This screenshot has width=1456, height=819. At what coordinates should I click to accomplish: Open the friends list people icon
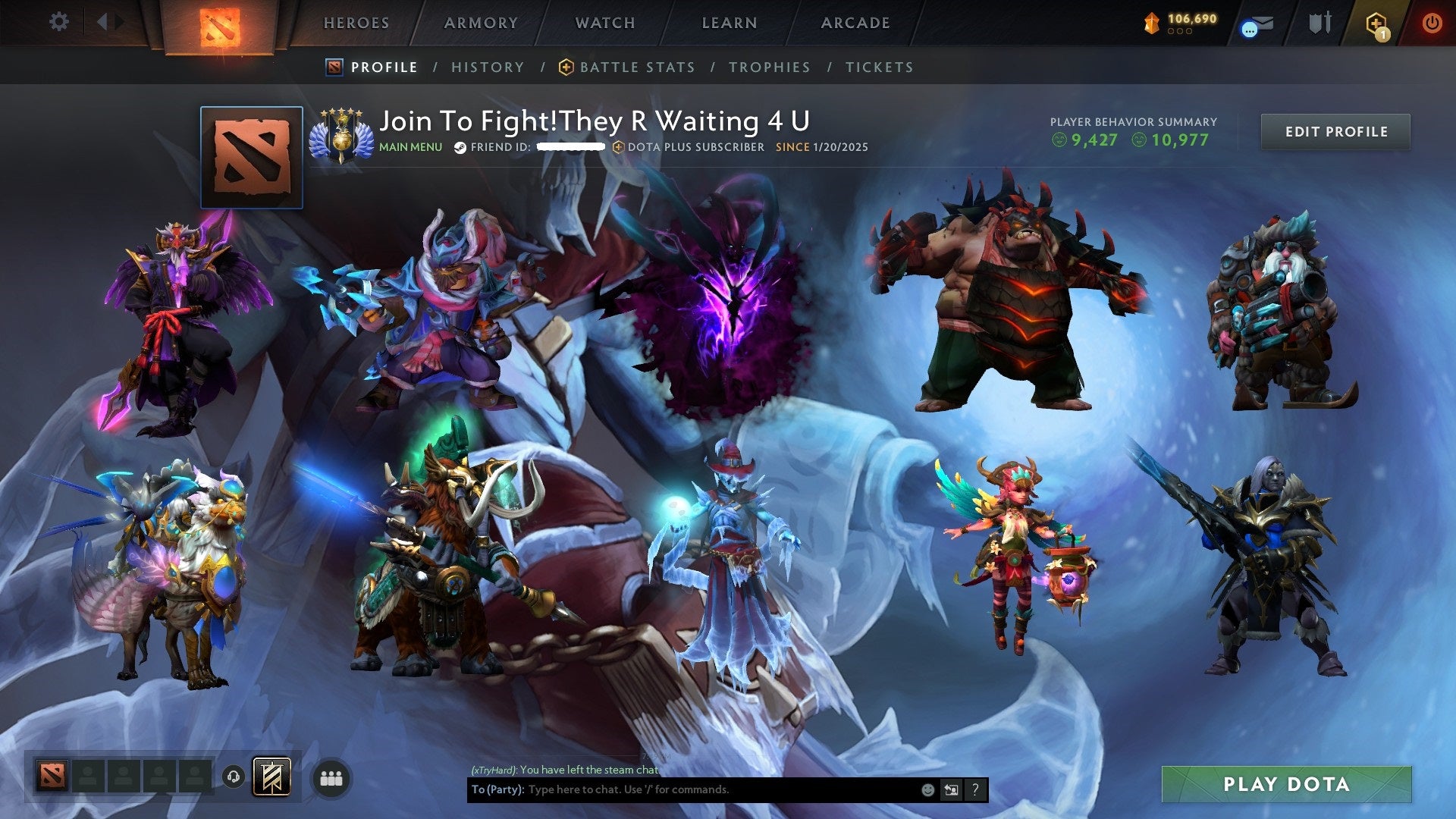[x=330, y=777]
